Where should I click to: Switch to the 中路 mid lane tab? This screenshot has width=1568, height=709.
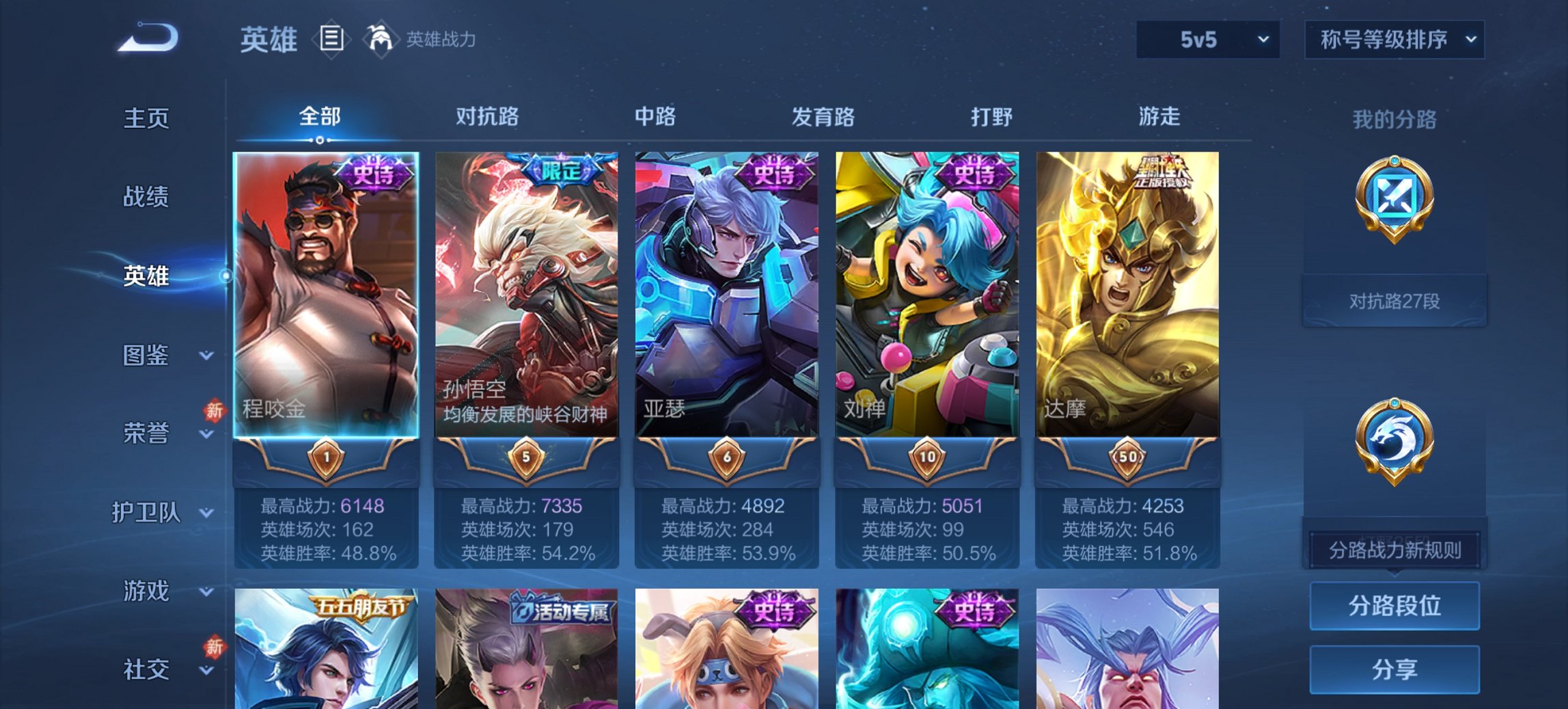point(654,117)
